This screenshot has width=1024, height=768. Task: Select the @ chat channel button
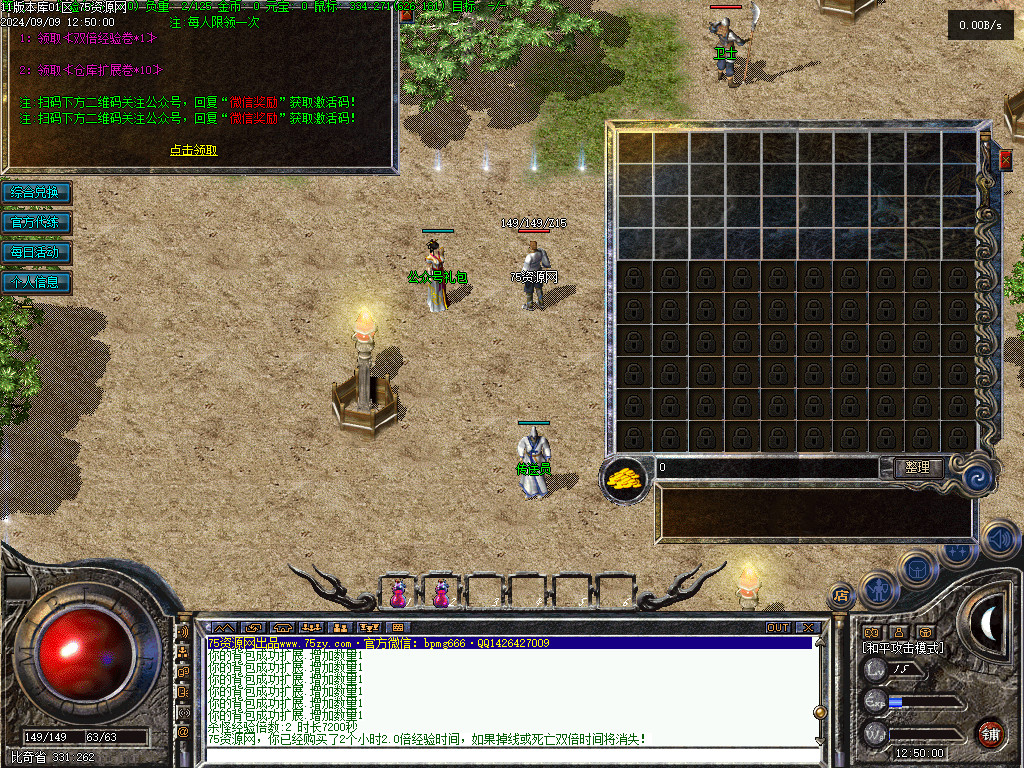[183, 733]
